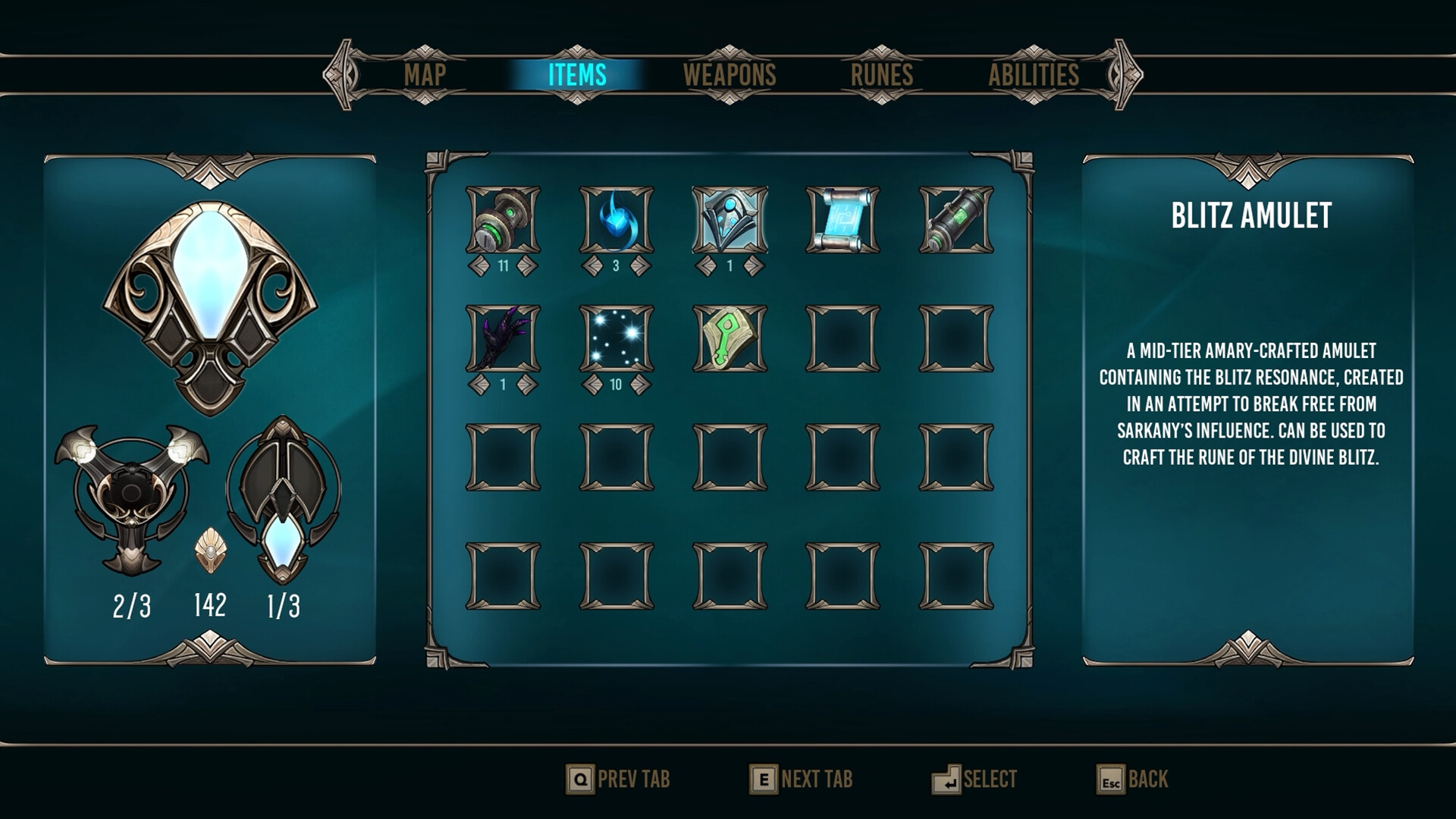Viewport: 1456px width, 819px height.
Task: Click the left arrow under the constellation item
Action: coord(591,383)
